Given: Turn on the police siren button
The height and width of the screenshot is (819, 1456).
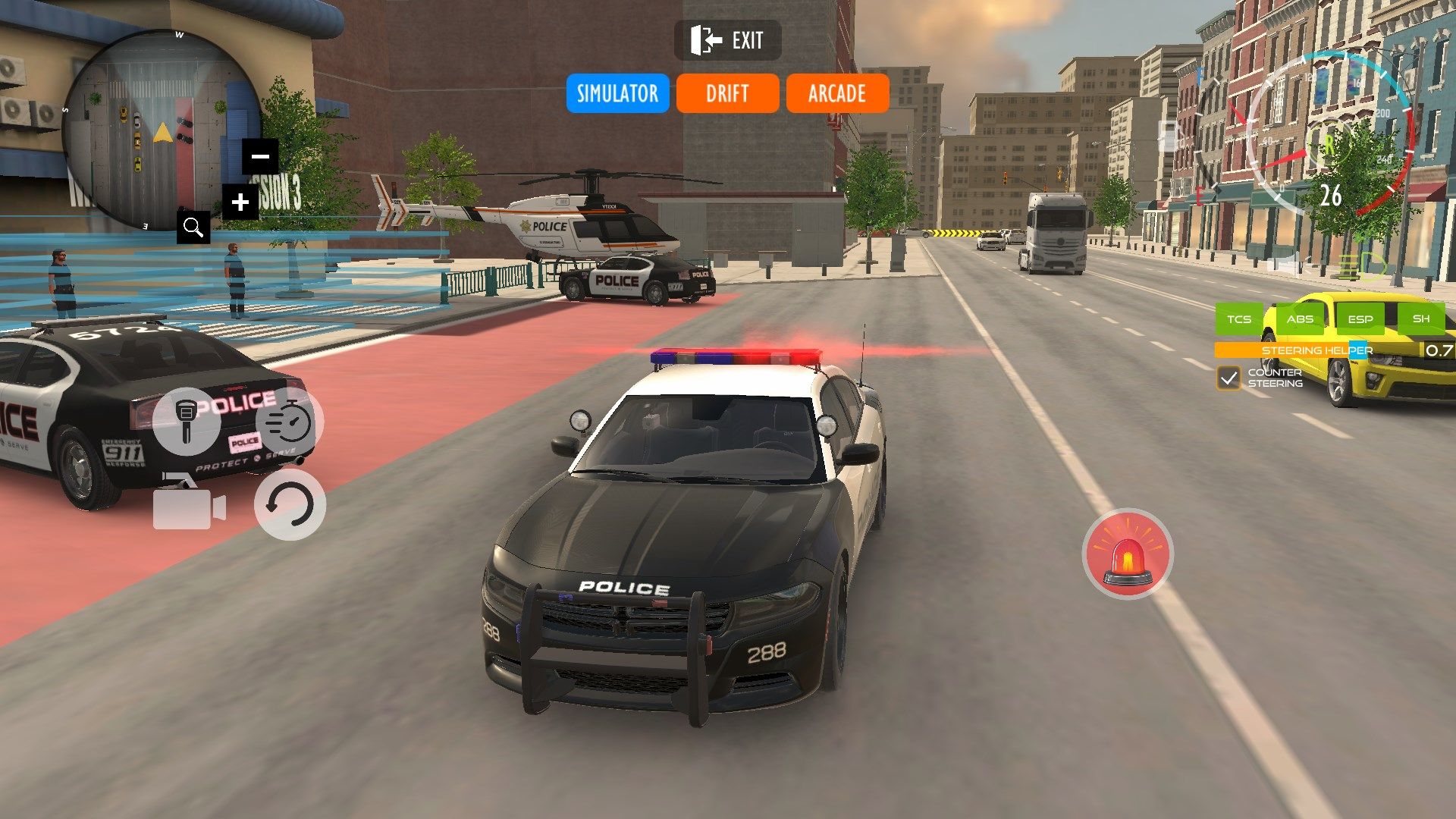Looking at the screenshot, I should pos(1128,553).
